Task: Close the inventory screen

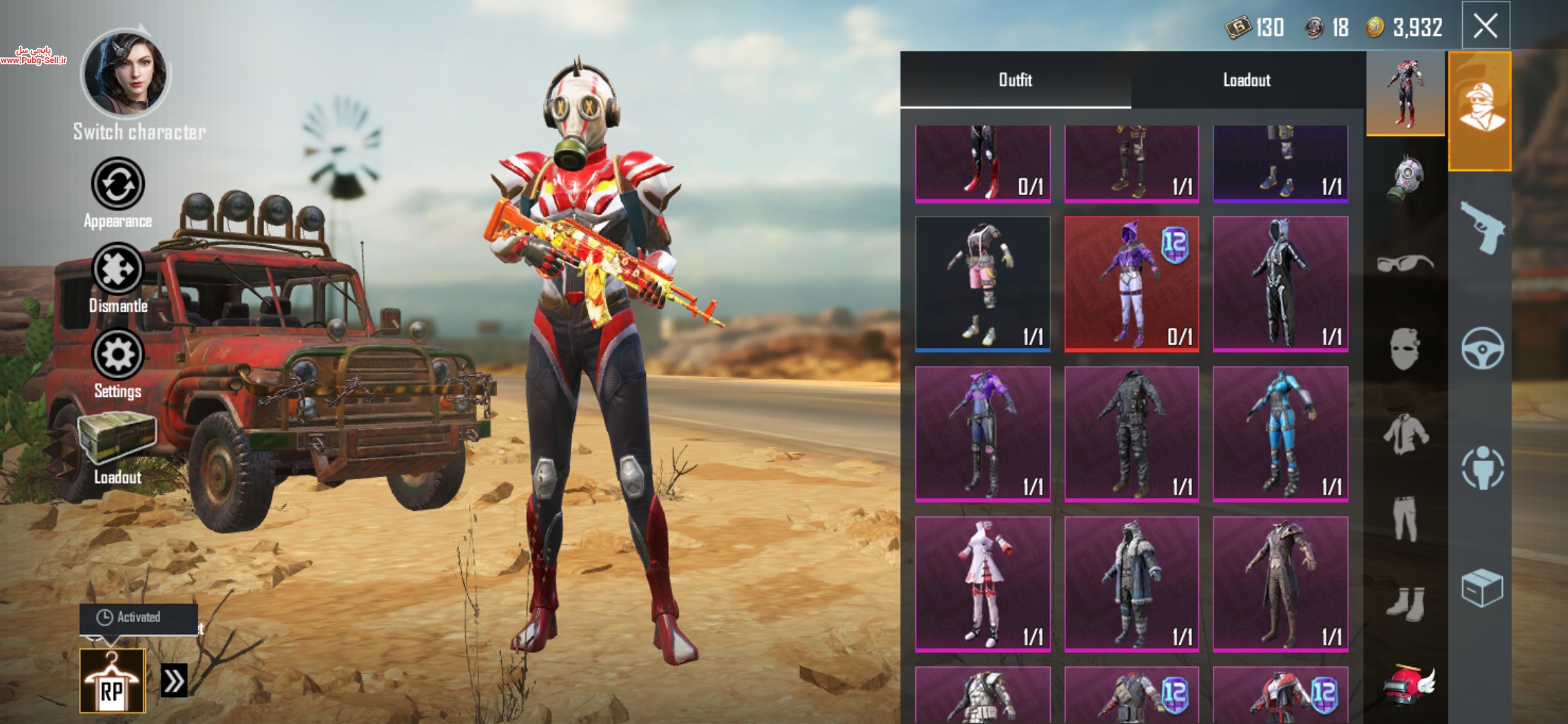Action: pos(1485,27)
